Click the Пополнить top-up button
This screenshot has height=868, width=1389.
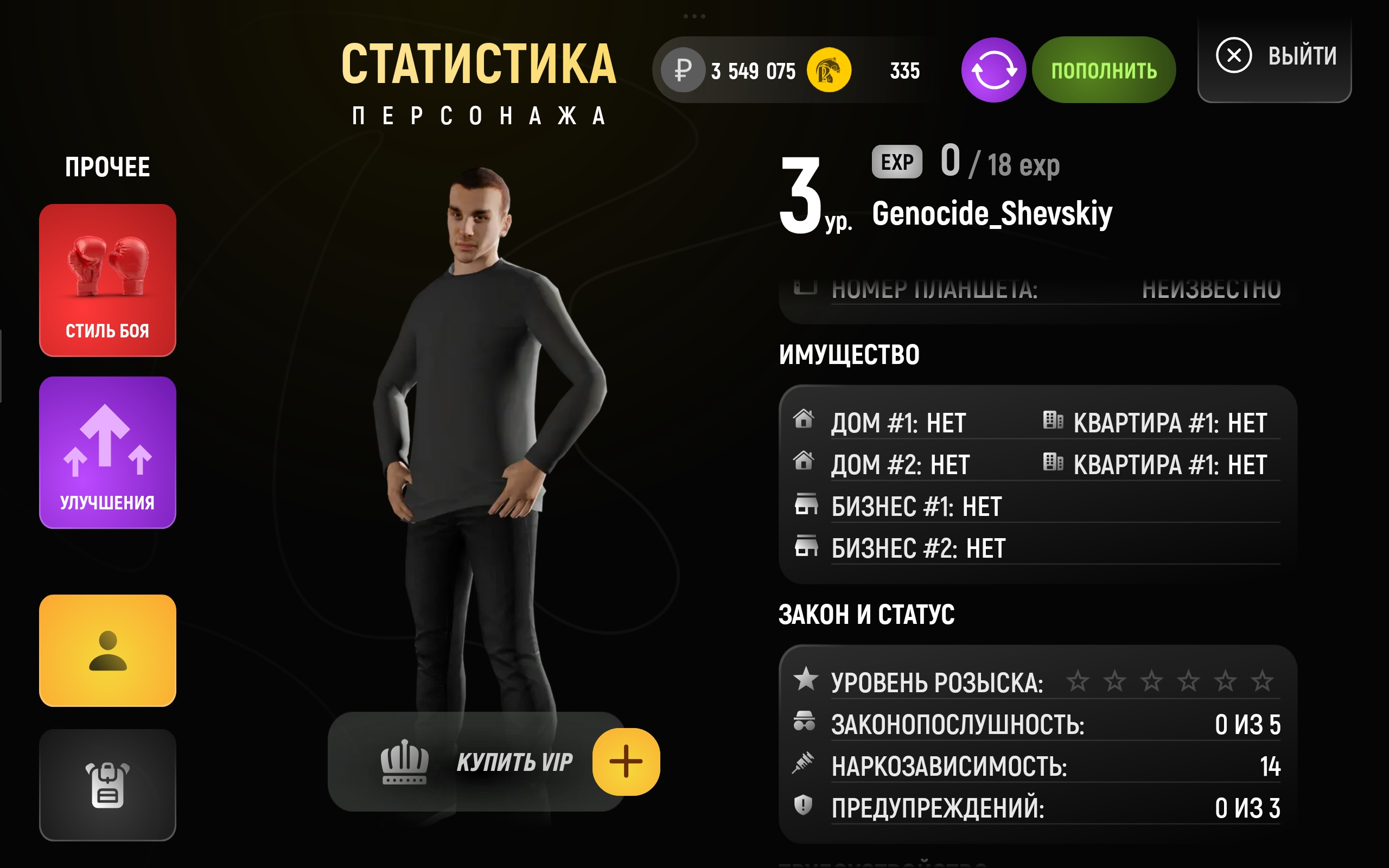click(x=1103, y=70)
